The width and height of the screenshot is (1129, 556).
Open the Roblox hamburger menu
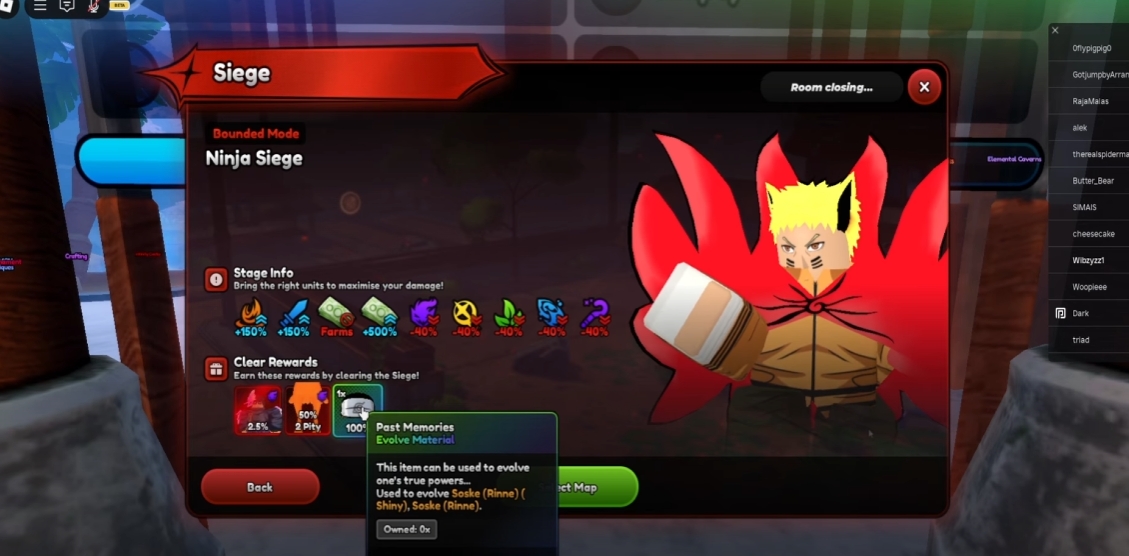[40, 6]
